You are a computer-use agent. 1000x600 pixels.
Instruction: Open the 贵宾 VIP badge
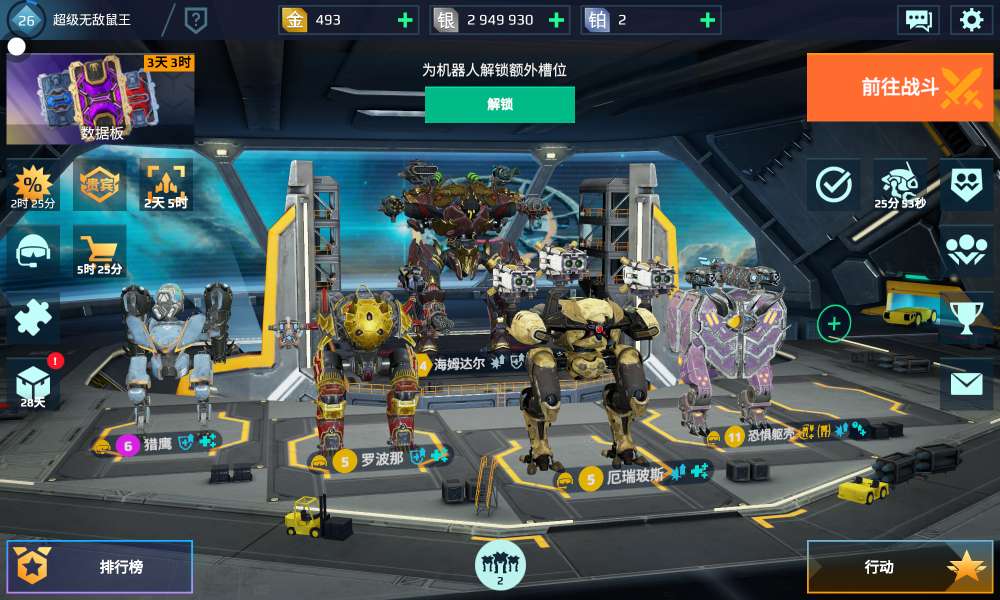[x=100, y=184]
